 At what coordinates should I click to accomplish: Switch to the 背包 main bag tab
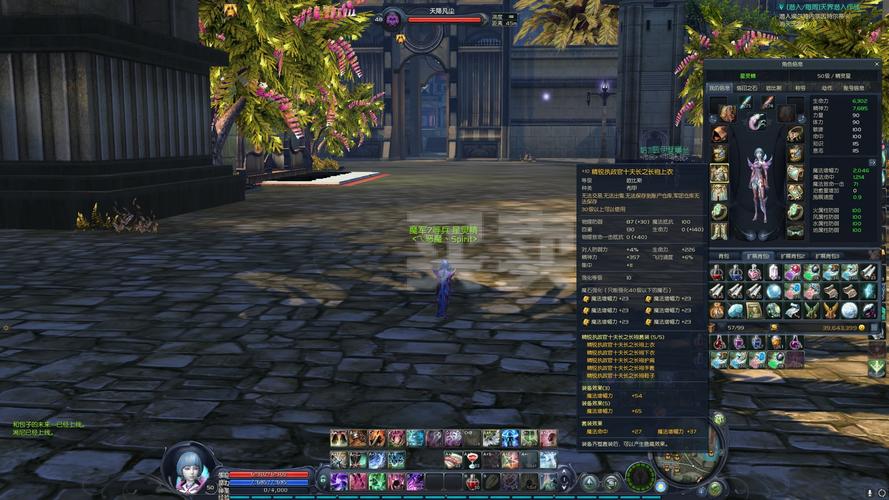click(724, 256)
